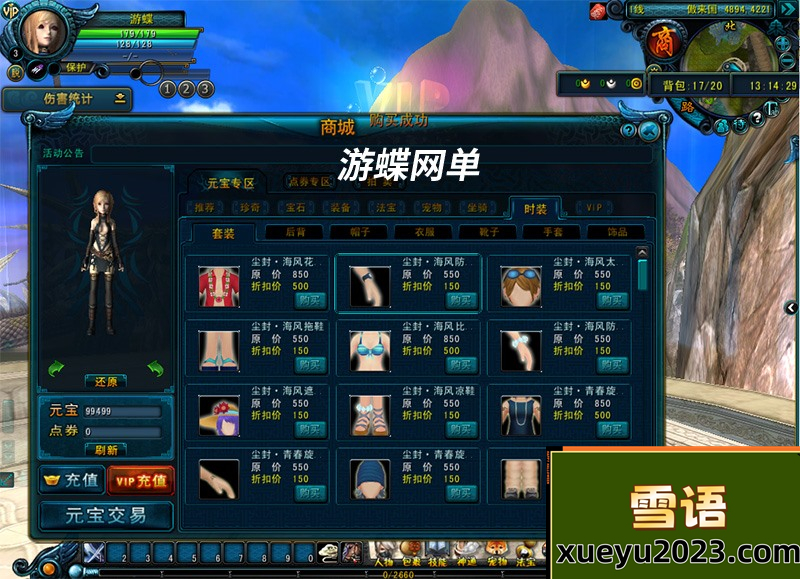Image resolution: width=800 pixels, height=579 pixels.
Task: Buy the red 海风花 shirt with 购买
Action: pos(310,299)
